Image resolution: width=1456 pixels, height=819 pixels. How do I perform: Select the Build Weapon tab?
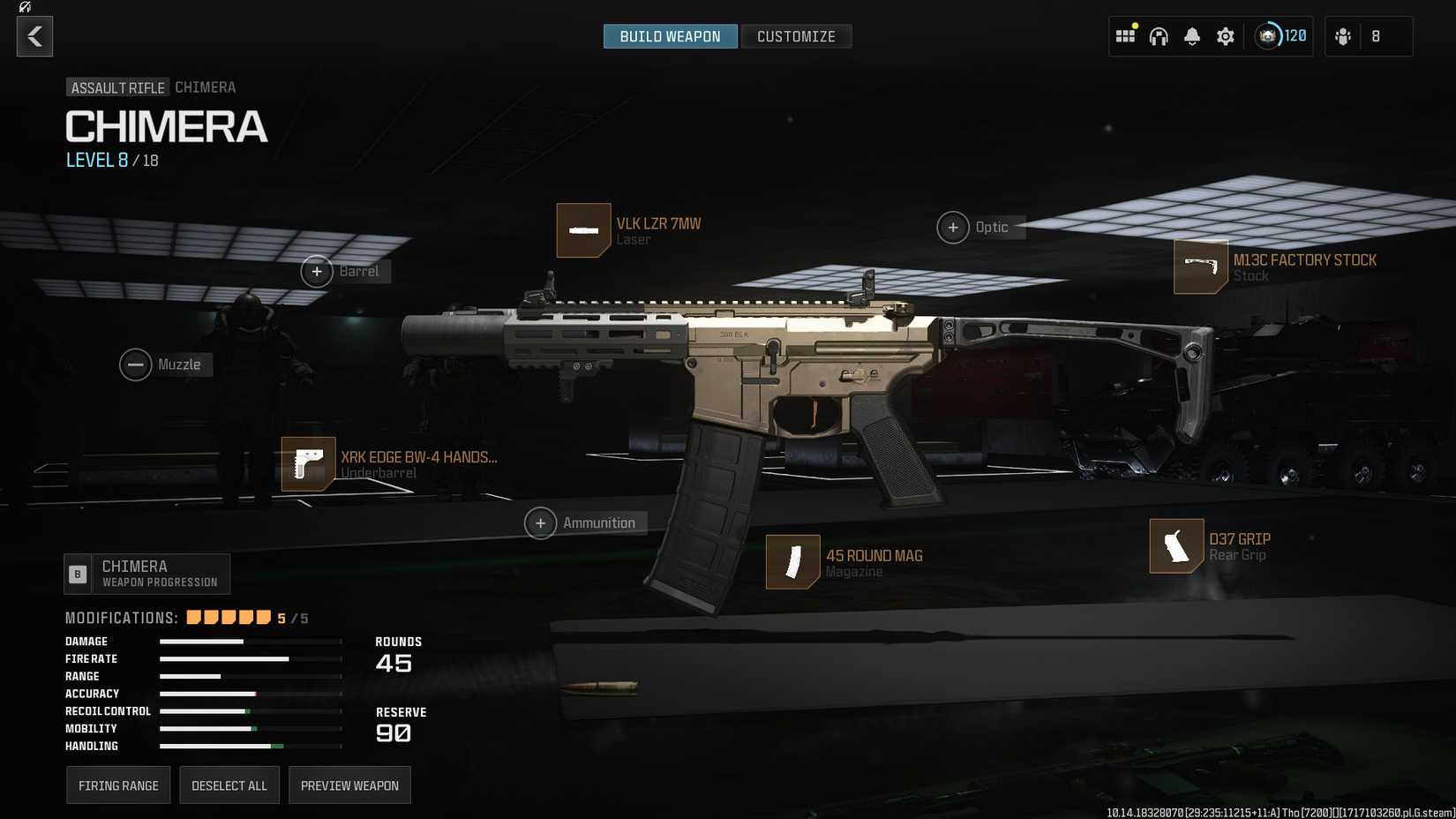tap(670, 36)
